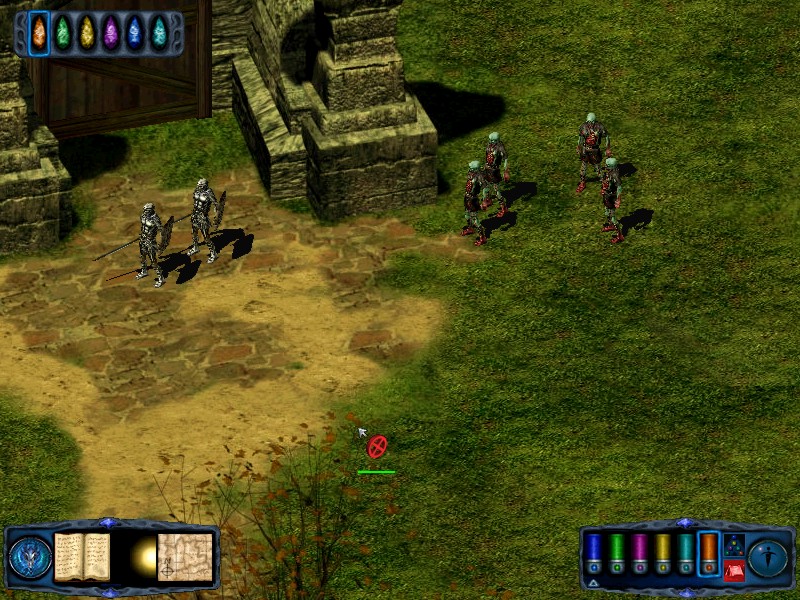
Task: Choose the yellow party member vial
Action: [x=663, y=554]
